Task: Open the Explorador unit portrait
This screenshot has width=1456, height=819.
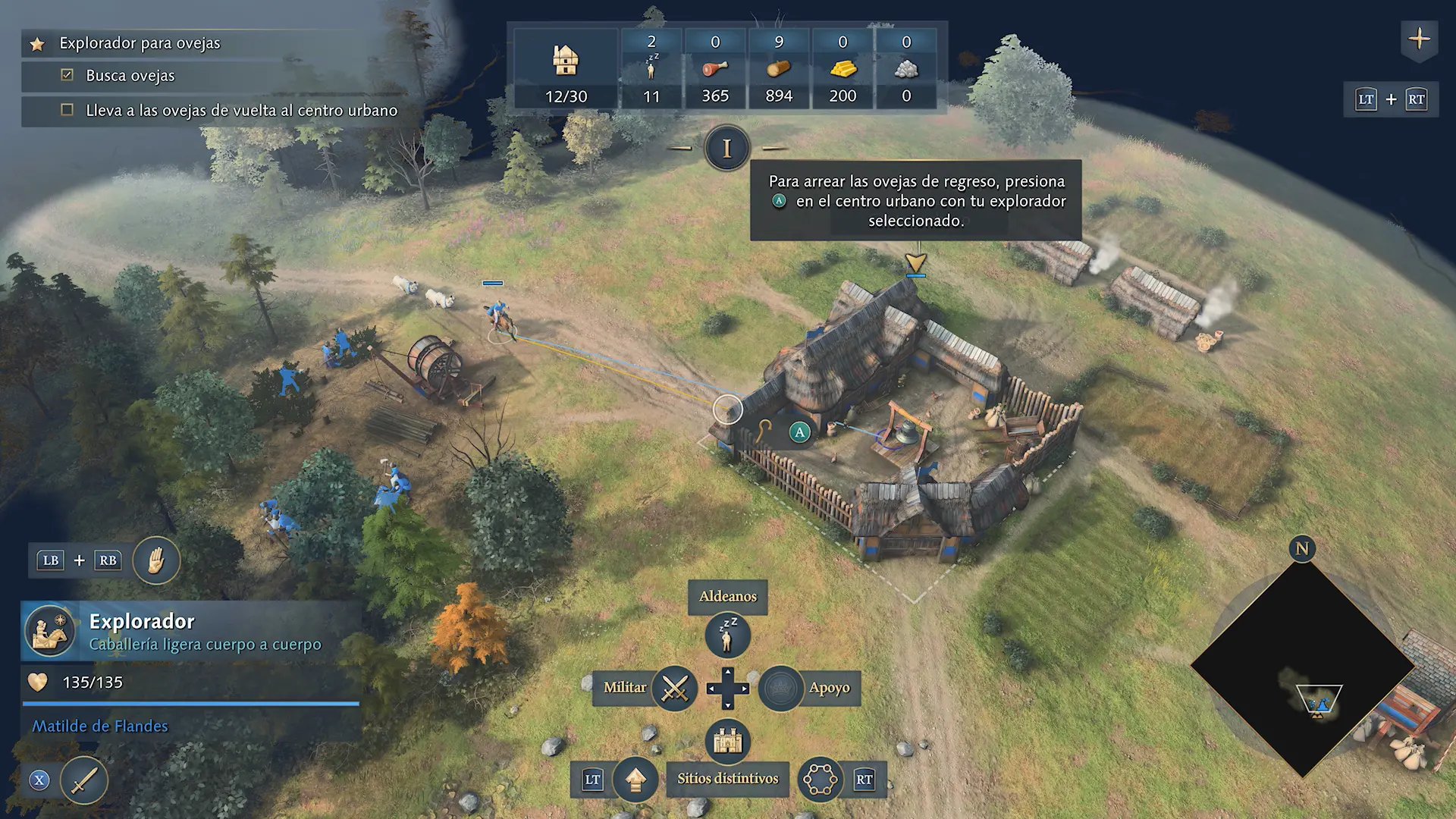Action: point(50,631)
